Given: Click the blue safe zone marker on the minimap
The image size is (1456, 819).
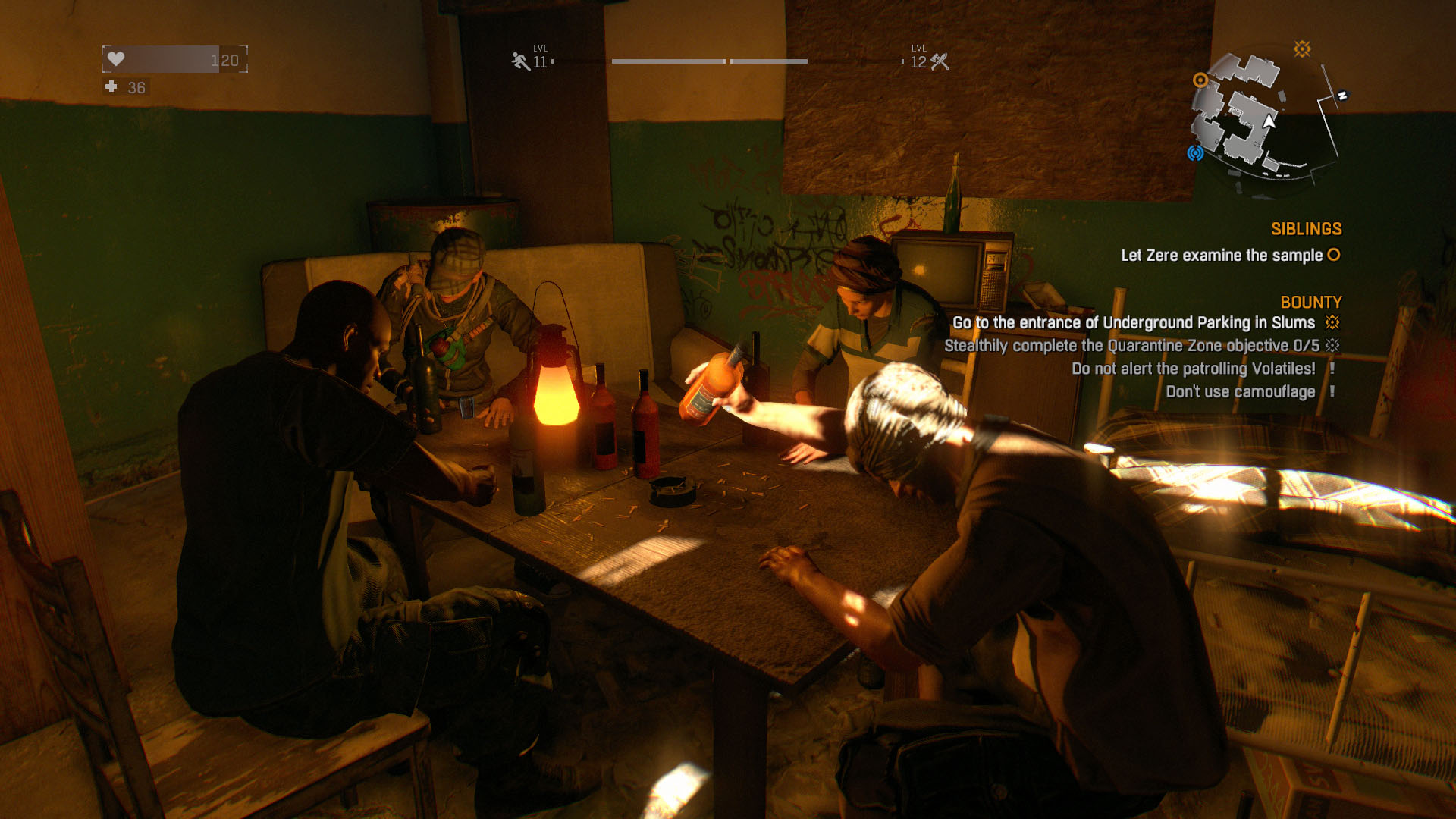Looking at the screenshot, I should 1195,153.
